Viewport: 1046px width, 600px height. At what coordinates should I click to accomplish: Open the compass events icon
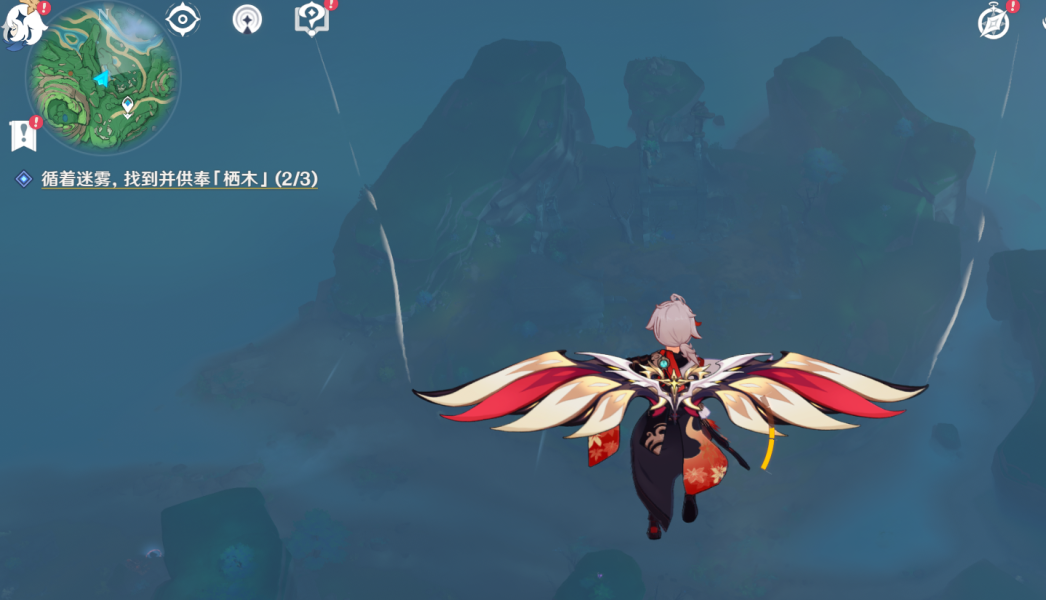(x=993, y=23)
